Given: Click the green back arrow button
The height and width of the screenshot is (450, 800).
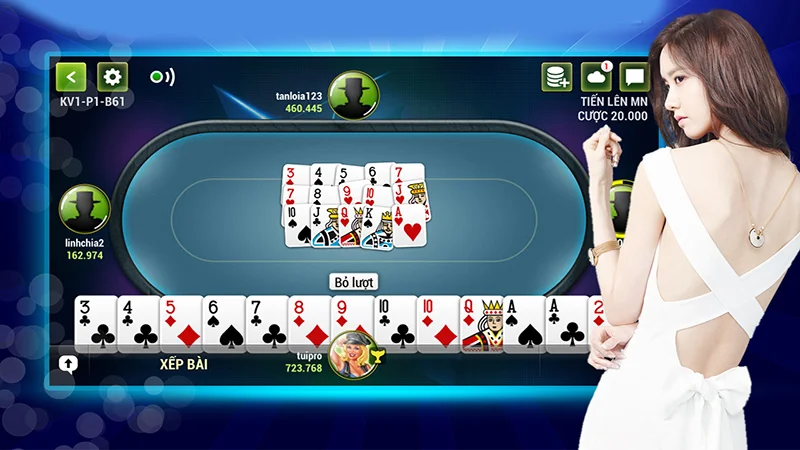Looking at the screenshot, I should click(x=71, y=77).
